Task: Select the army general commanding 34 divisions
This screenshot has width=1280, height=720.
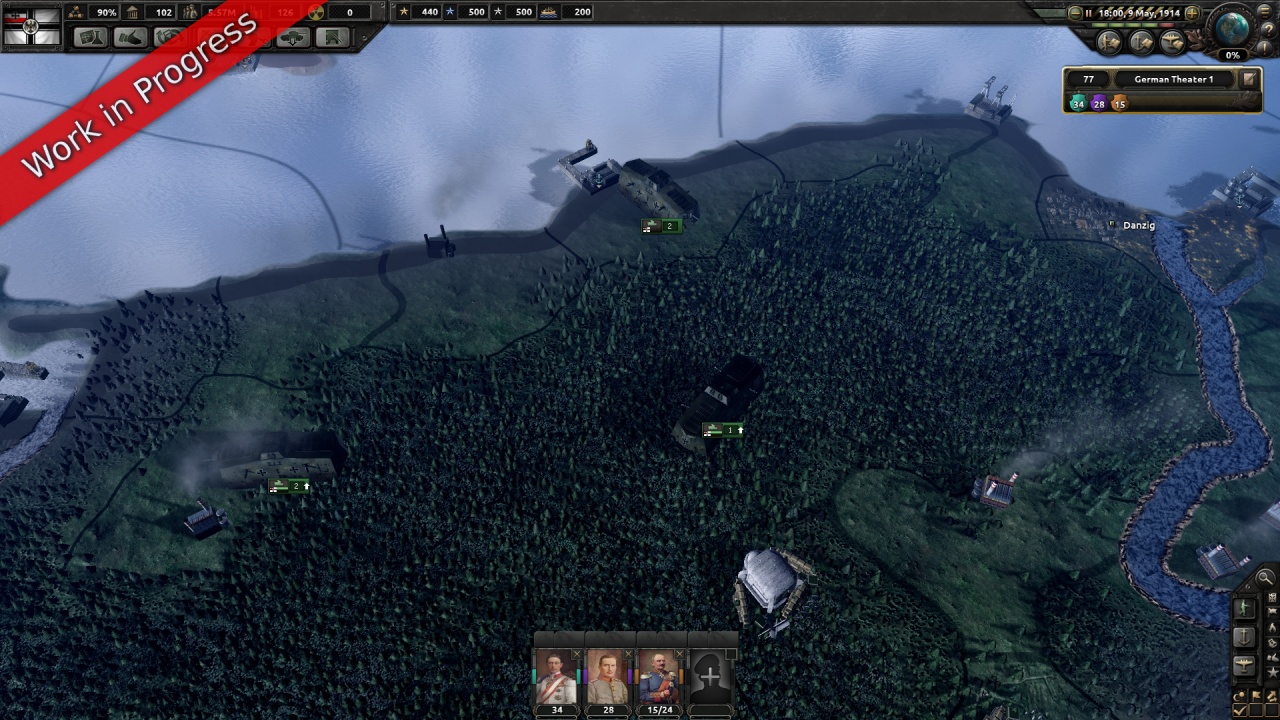Action: pos(556,678)
